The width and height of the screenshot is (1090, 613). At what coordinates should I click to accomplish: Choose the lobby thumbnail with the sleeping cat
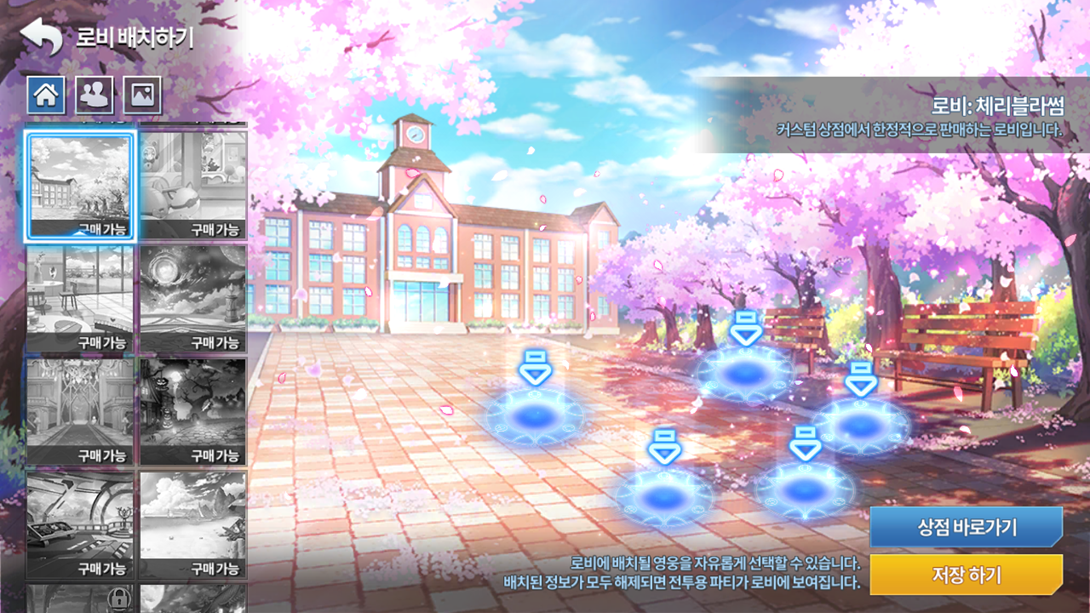(x=193, y=186)
